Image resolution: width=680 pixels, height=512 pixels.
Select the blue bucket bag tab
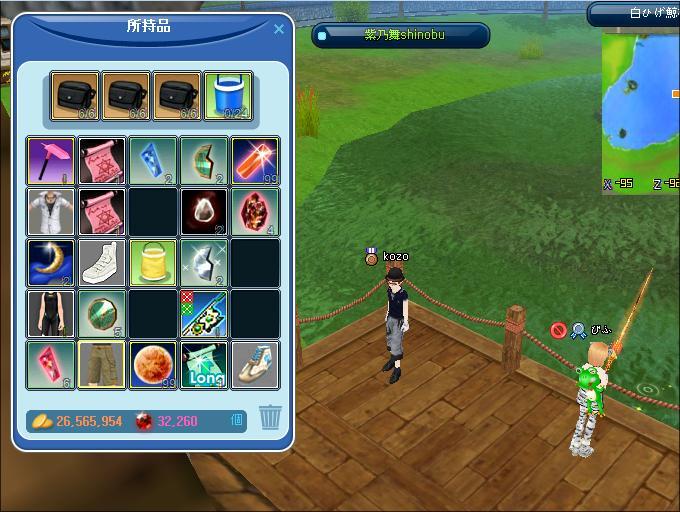(228, 97)
